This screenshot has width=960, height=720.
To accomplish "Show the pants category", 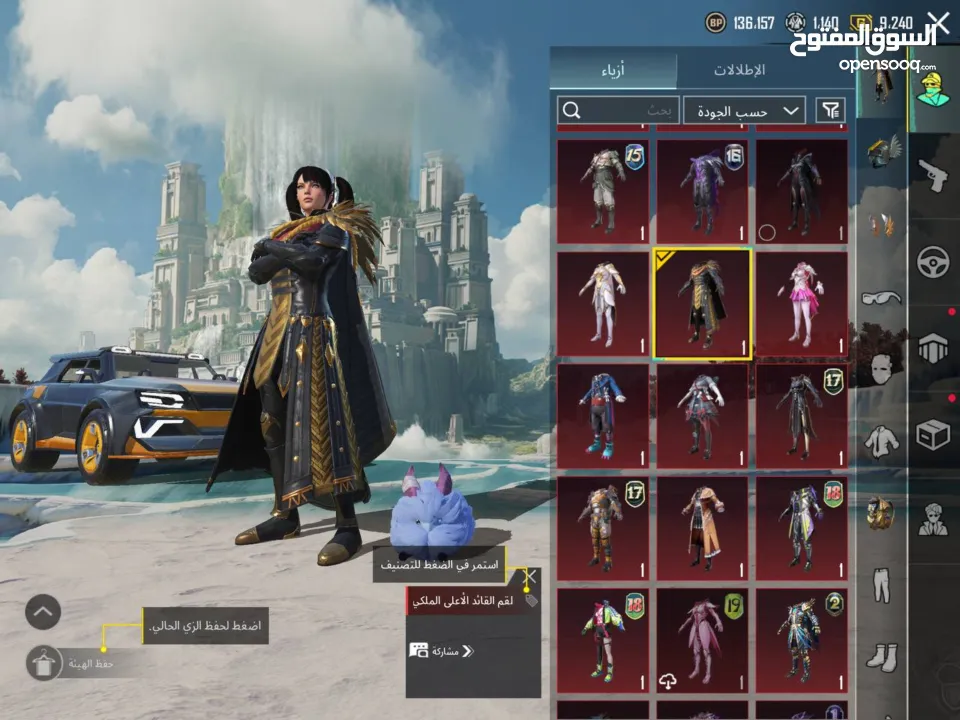I will 881,587.
